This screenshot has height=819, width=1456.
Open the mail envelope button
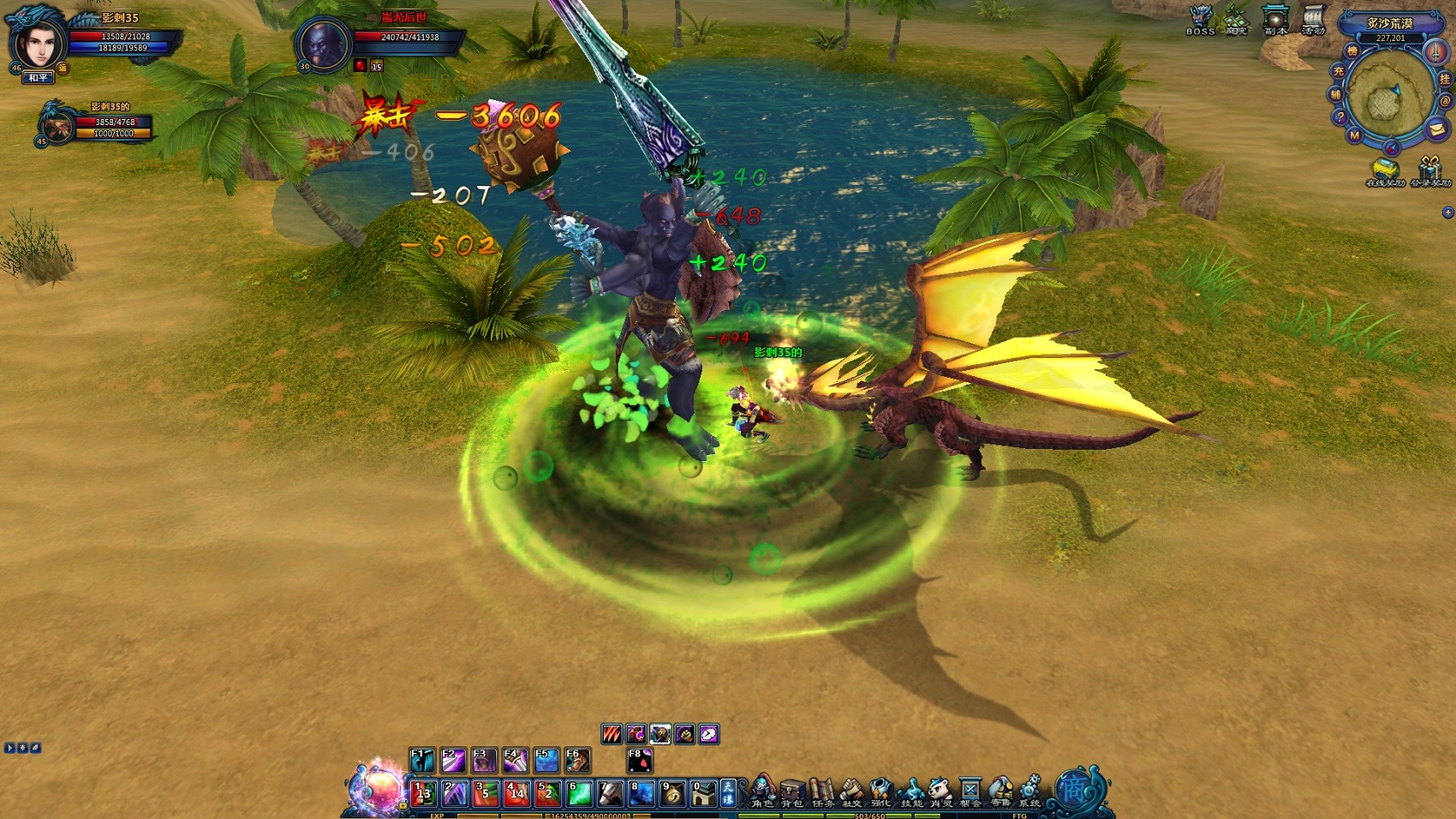pyautogui.click(x=1436, y=129)
